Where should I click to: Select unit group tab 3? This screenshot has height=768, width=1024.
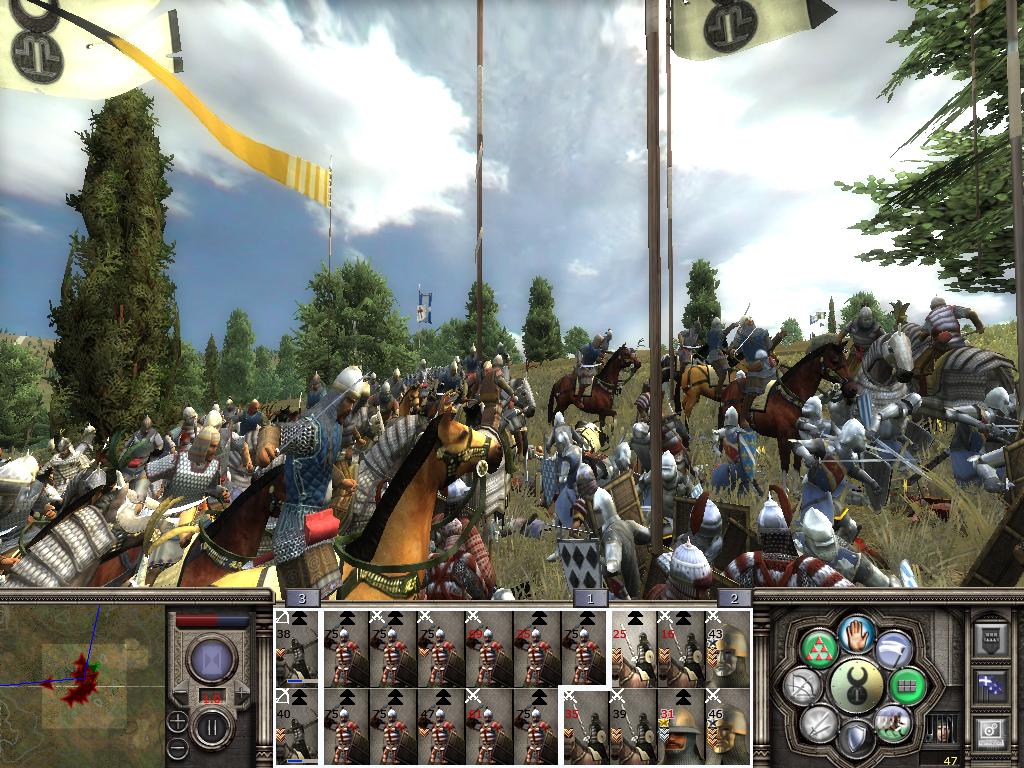tap(302, 598)
